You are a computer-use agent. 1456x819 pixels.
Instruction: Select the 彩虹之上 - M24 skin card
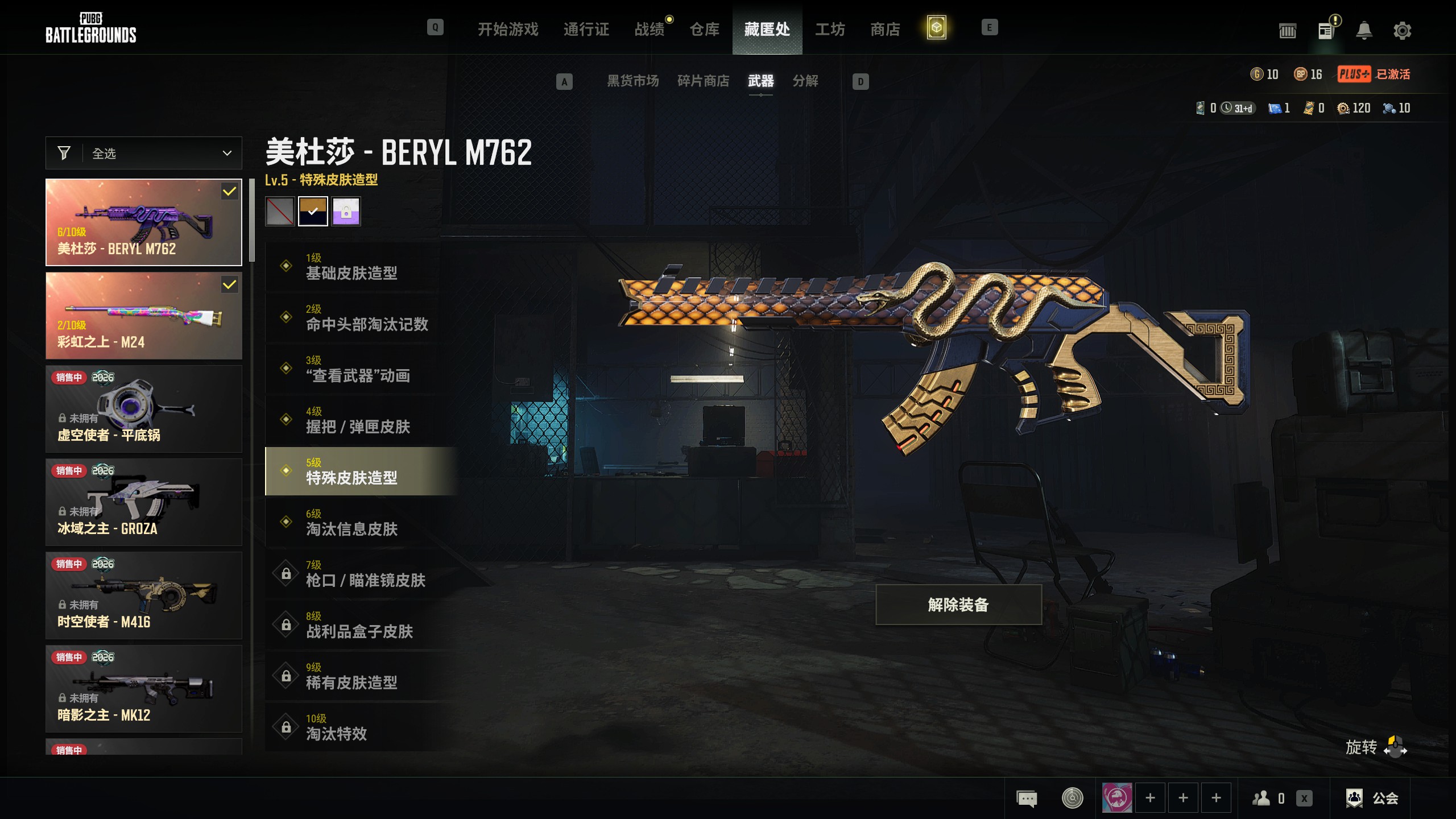(x=144, y=316)
